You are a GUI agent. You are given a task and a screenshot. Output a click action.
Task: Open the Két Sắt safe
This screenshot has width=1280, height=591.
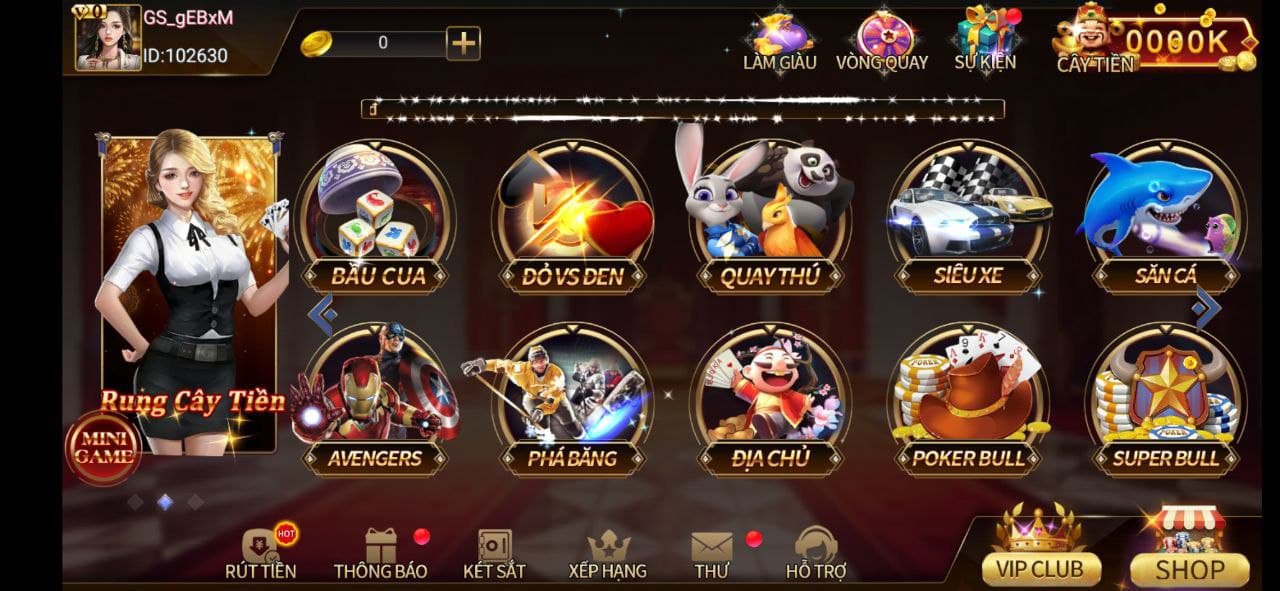pos(494,554)
